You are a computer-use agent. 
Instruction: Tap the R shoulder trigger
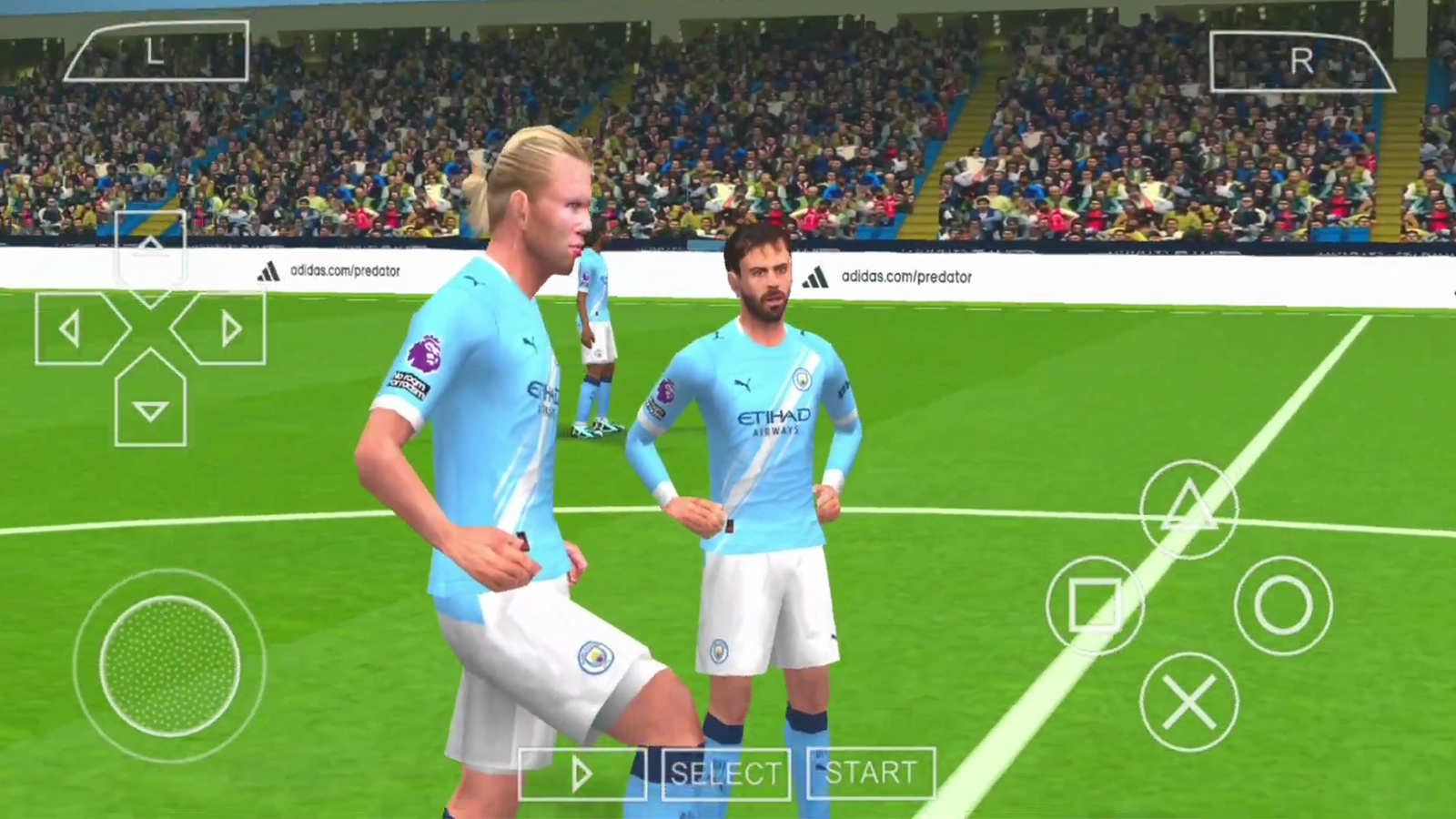tap(1301, 59)
